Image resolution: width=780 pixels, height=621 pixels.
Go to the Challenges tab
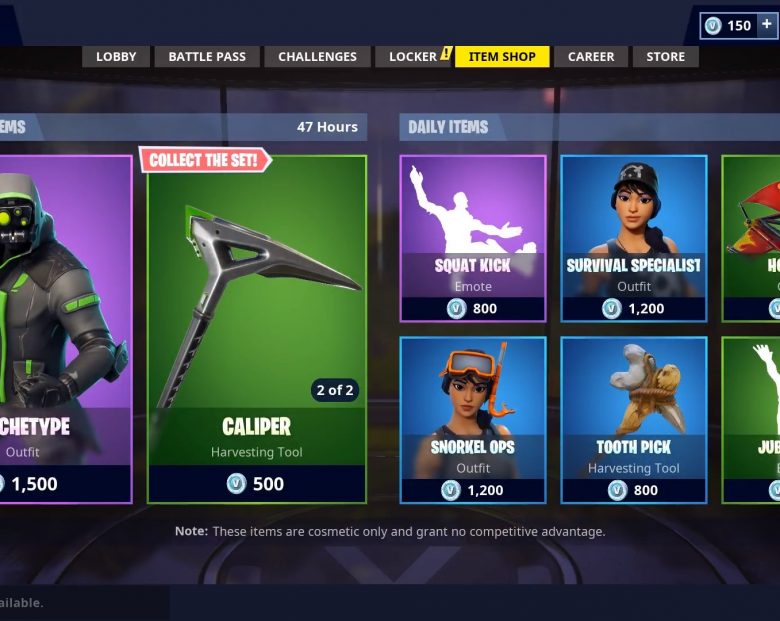pos(317,57)
